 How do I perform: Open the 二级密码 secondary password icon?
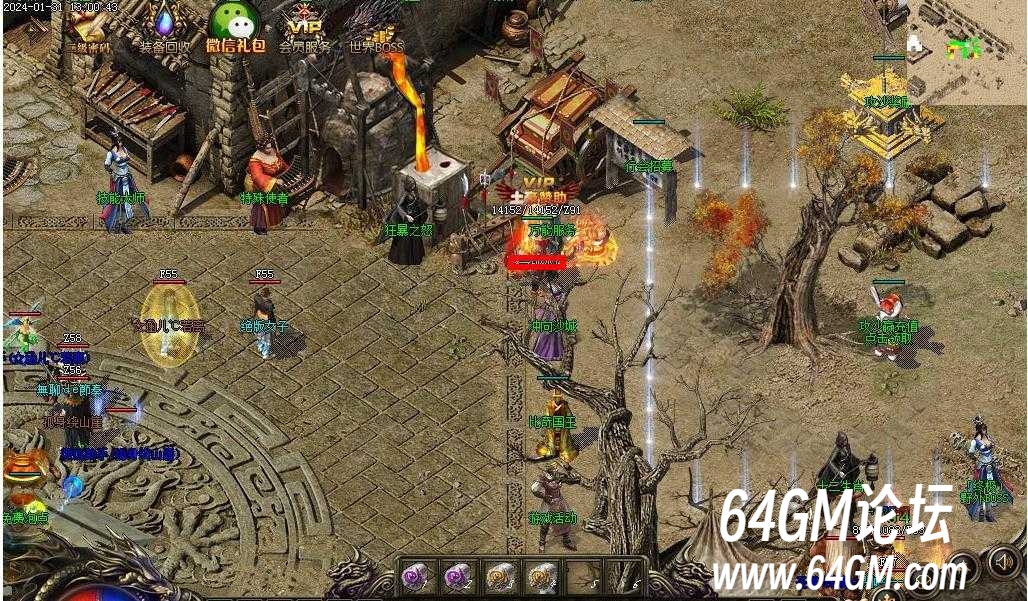point(90,28)
